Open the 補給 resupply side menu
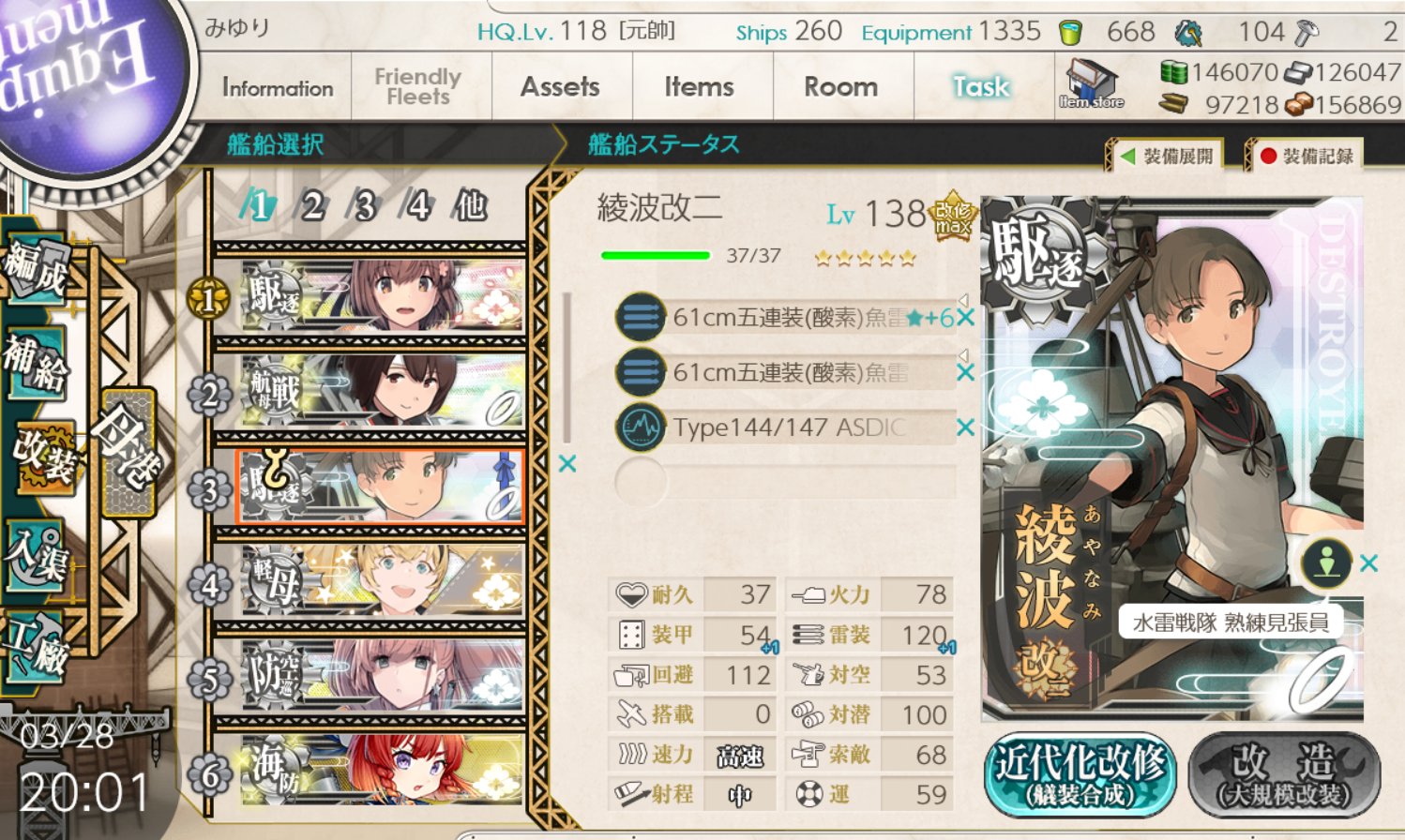1405x840 pixels. coord(34,362)
